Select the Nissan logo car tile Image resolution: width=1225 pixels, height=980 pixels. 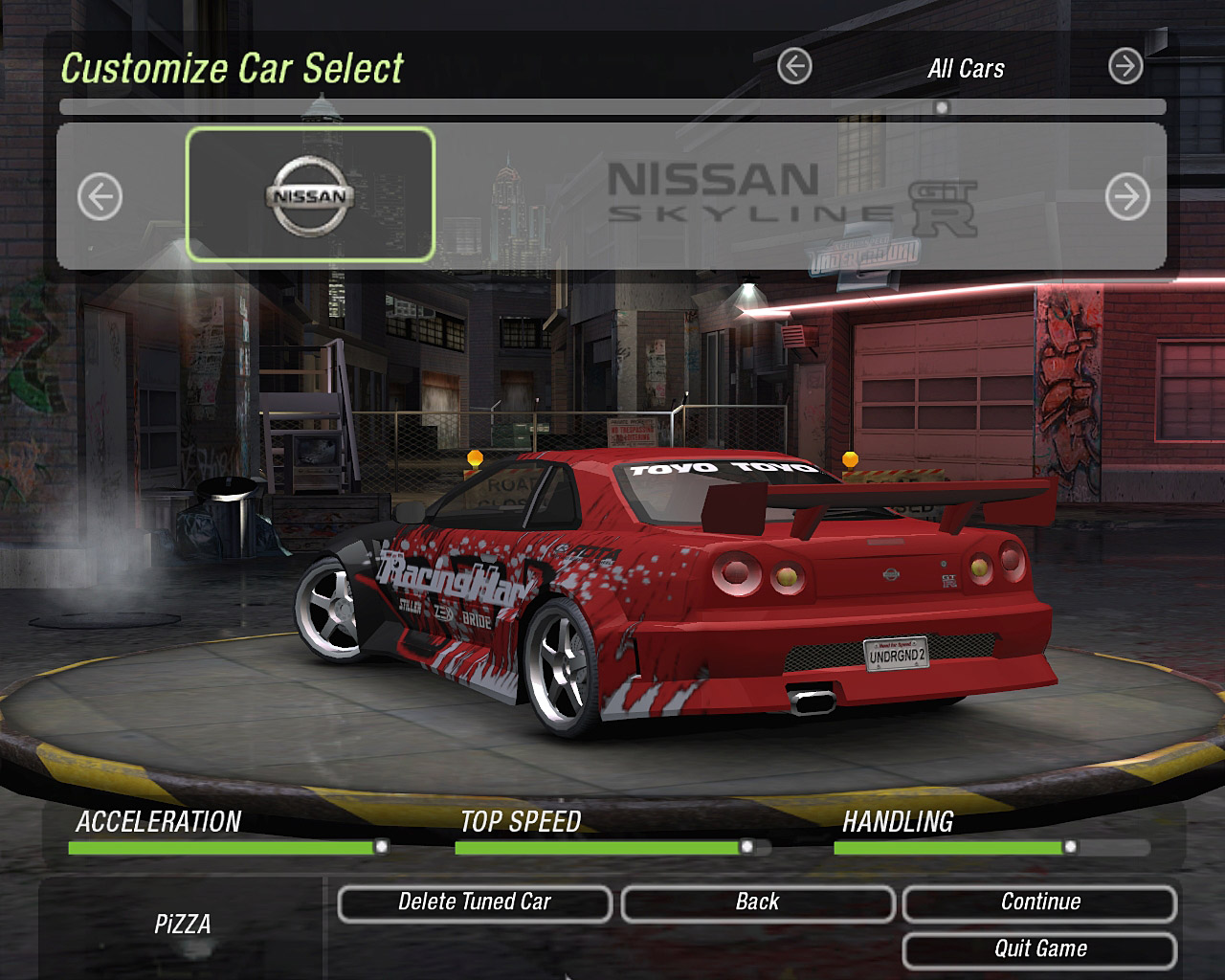(x=310, y=194)
